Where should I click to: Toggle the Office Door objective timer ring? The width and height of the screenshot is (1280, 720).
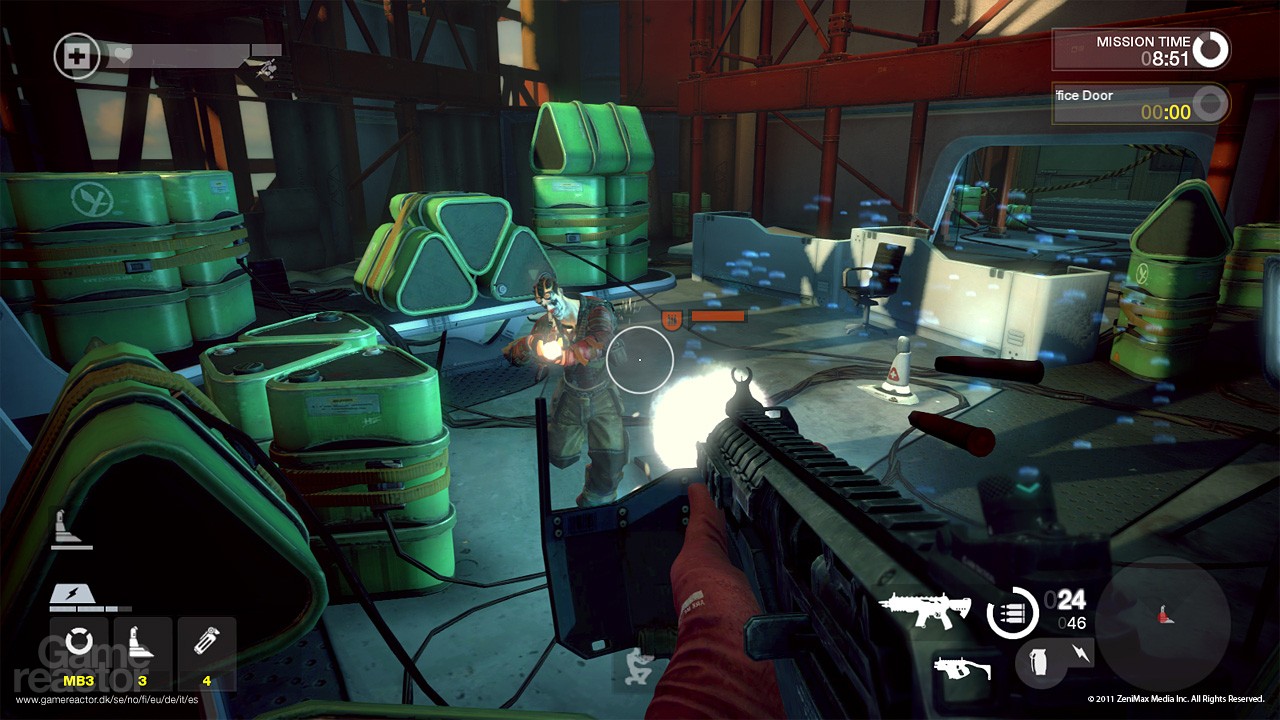(x=1209, y=104)
